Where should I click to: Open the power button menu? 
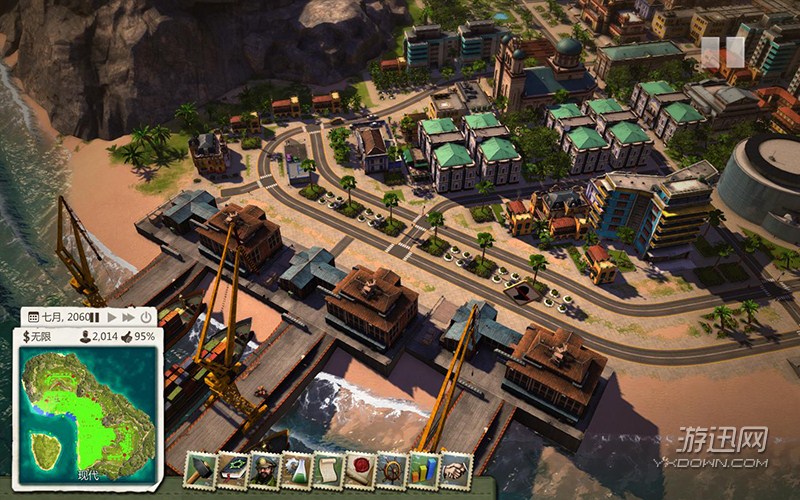146,317
